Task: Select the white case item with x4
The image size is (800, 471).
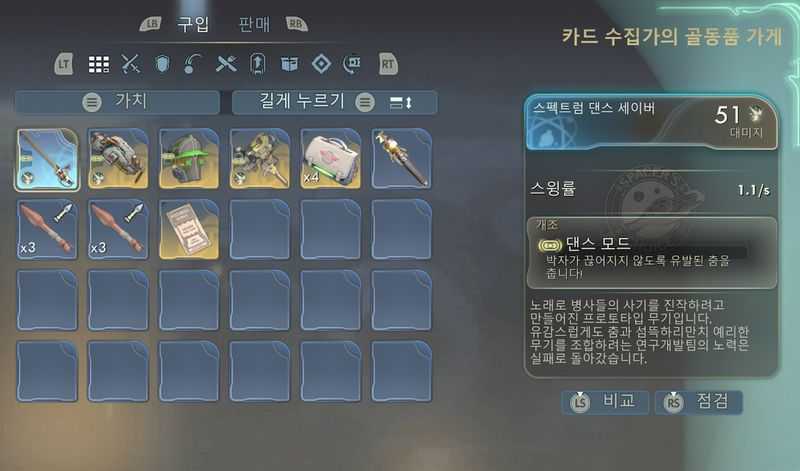Action: pos(331,158)
